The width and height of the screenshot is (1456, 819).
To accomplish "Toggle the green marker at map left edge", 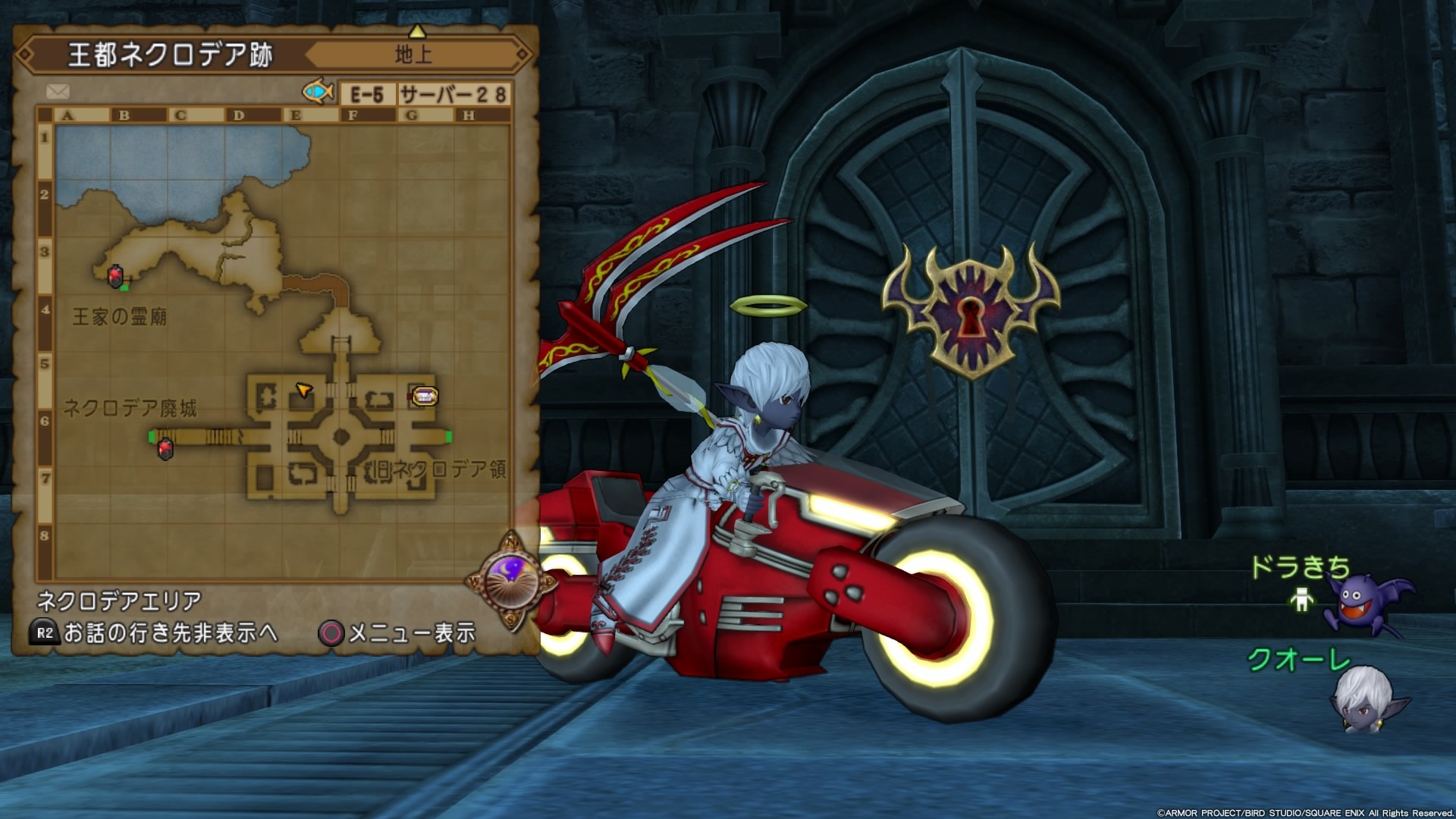I will (x=152, y=438).
